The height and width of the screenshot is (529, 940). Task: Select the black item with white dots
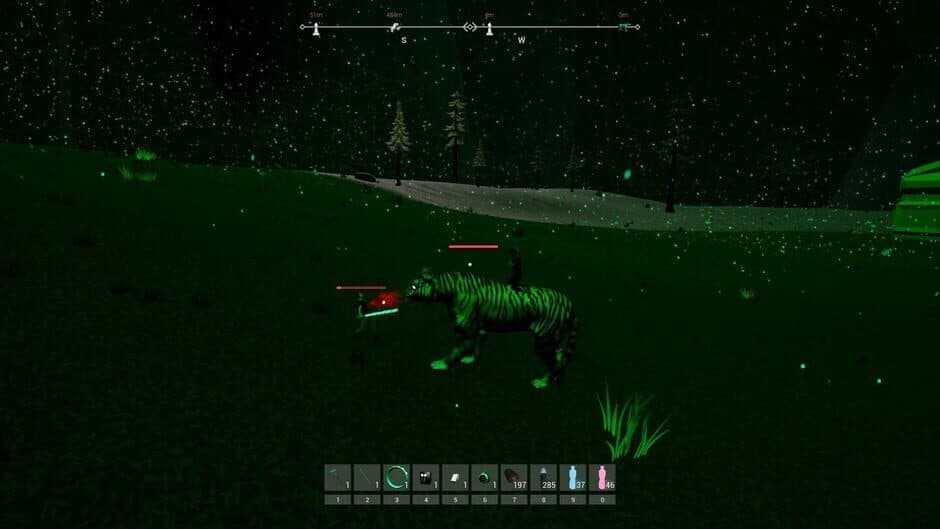click(425, 477)
